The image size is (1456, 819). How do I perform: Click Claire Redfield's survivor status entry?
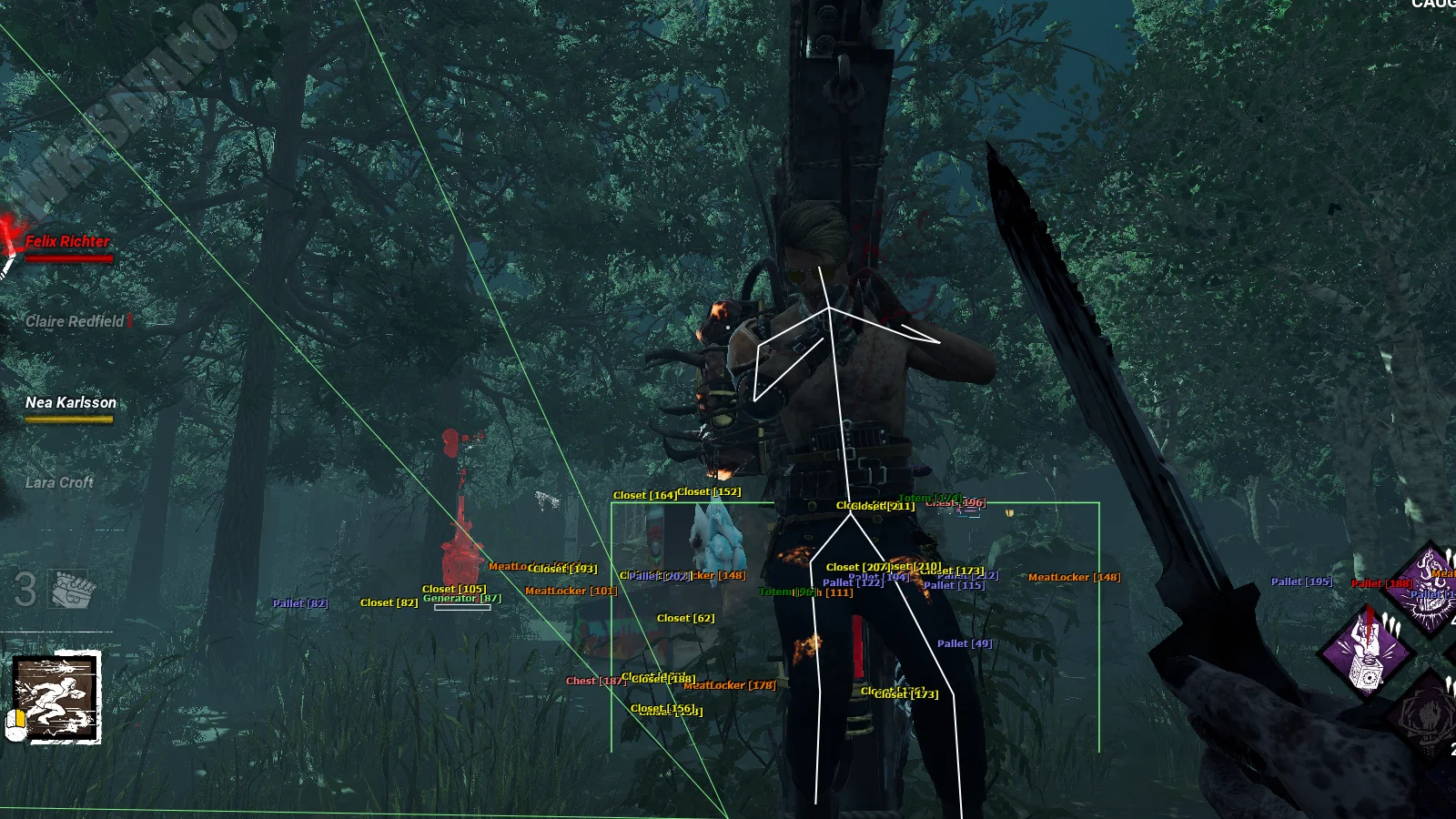pos(75,321)
